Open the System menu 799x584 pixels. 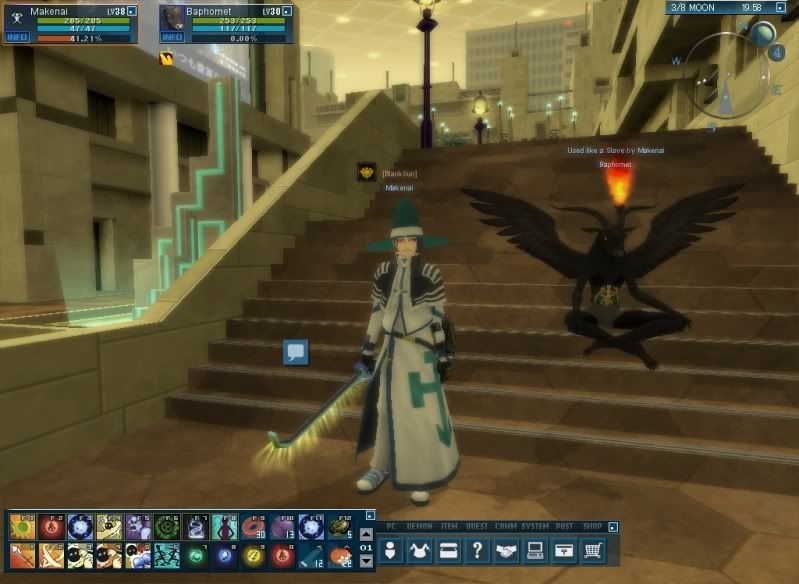click(536, 549)
